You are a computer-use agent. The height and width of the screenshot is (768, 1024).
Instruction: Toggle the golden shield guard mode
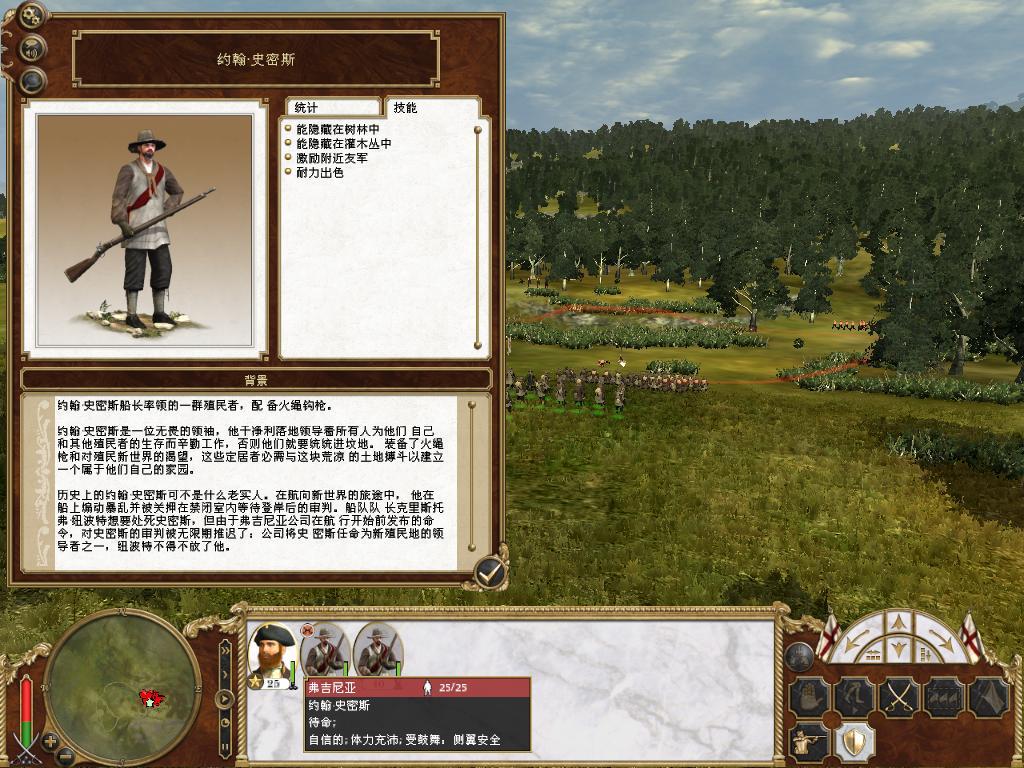(853, 742)
